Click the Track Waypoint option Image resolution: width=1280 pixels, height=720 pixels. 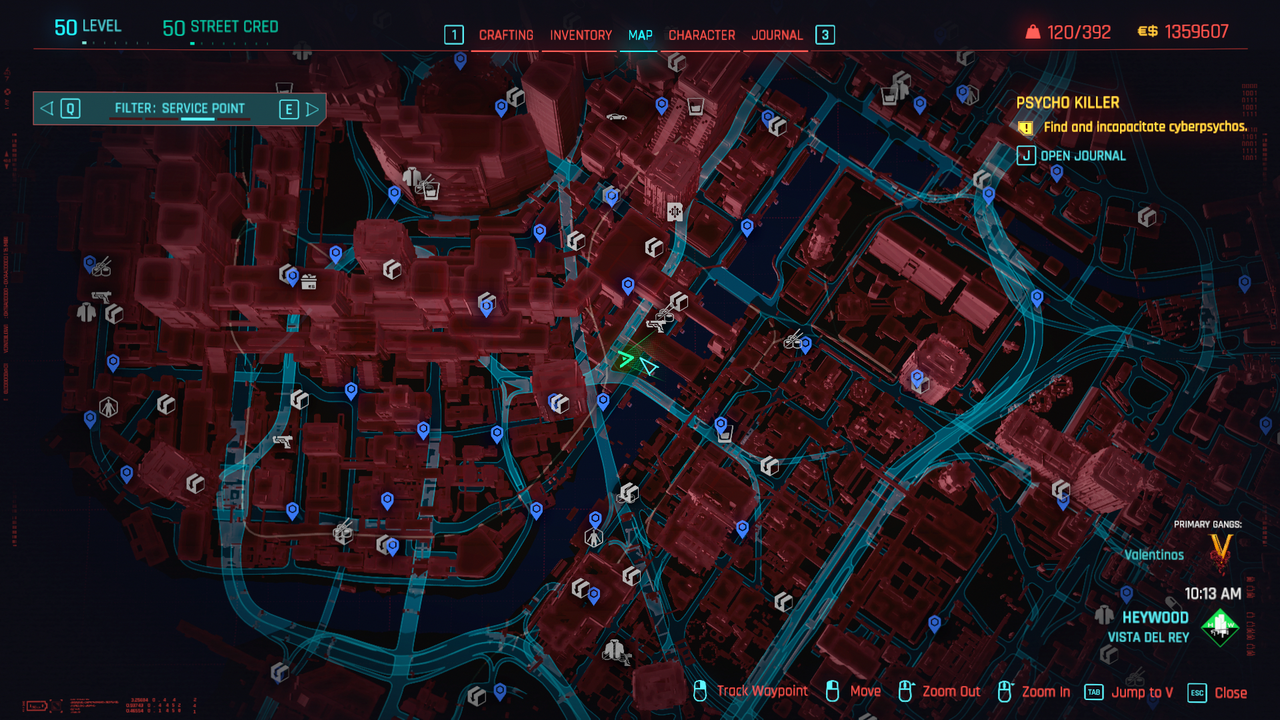point(750,692)
